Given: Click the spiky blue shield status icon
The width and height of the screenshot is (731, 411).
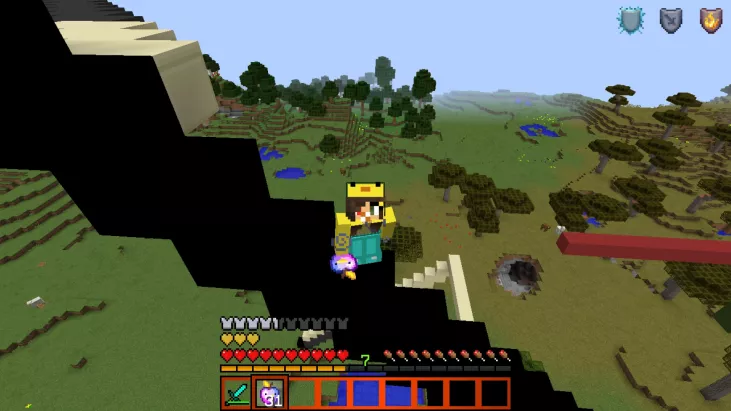Looking at the screenshot, I should click(631, 20).
